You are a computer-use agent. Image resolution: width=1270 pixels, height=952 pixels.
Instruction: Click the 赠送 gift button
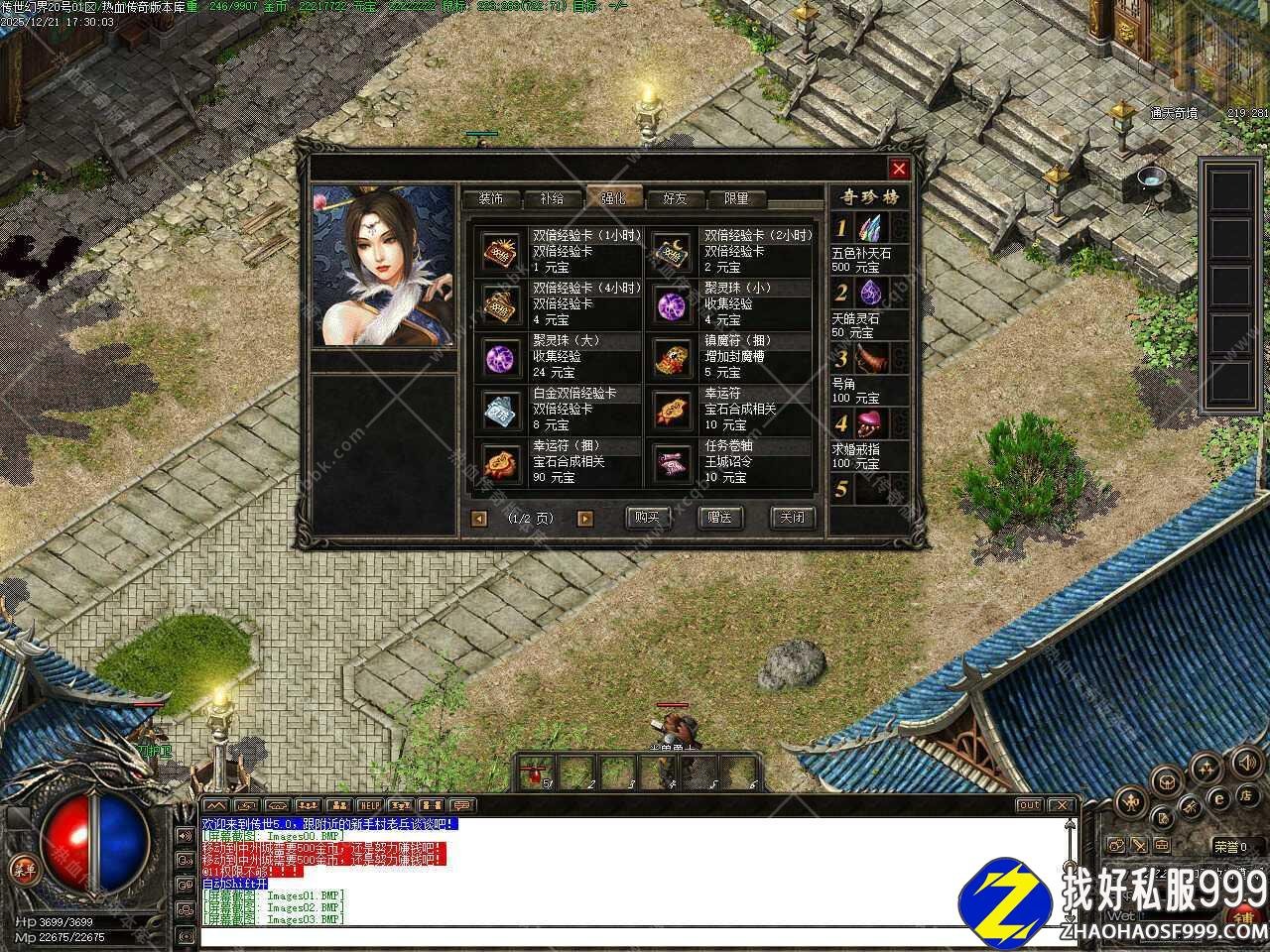point(719,518)
